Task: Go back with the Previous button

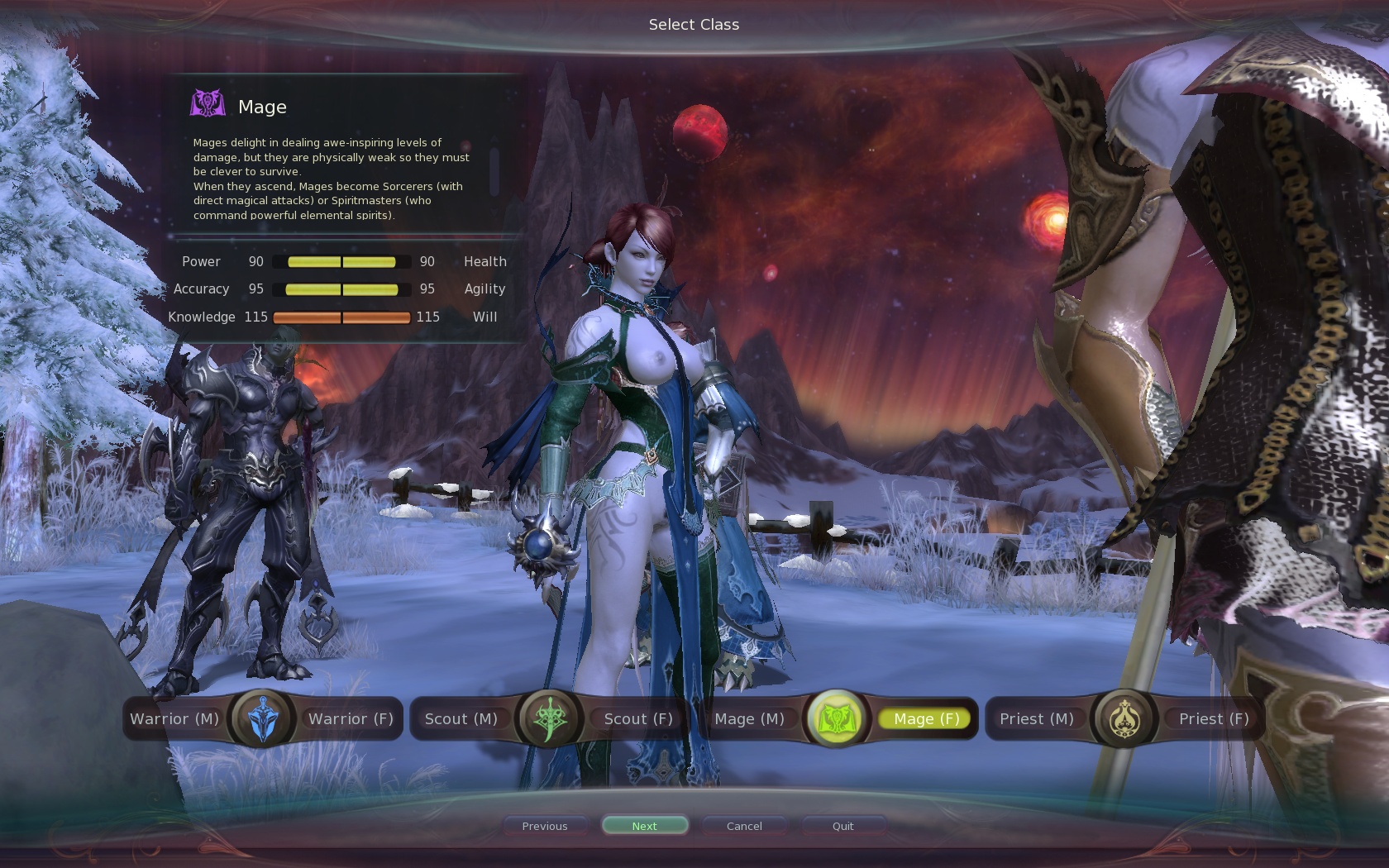Action: (545, 826)
